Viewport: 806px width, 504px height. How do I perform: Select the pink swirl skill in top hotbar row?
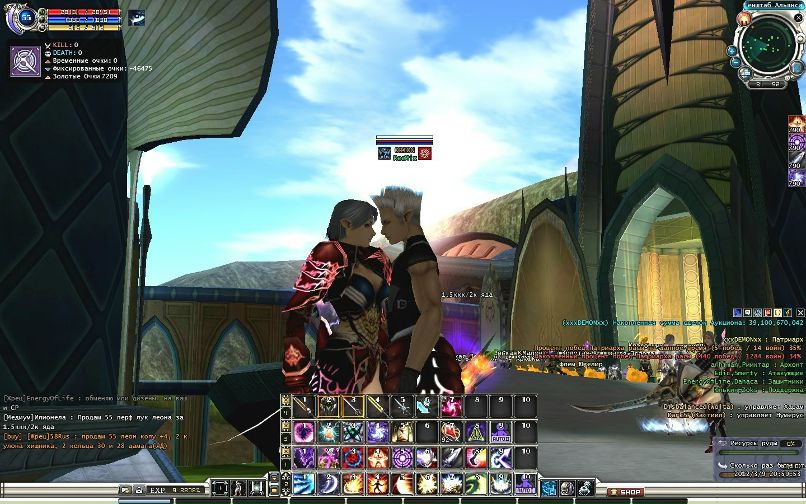coord(451,406)
